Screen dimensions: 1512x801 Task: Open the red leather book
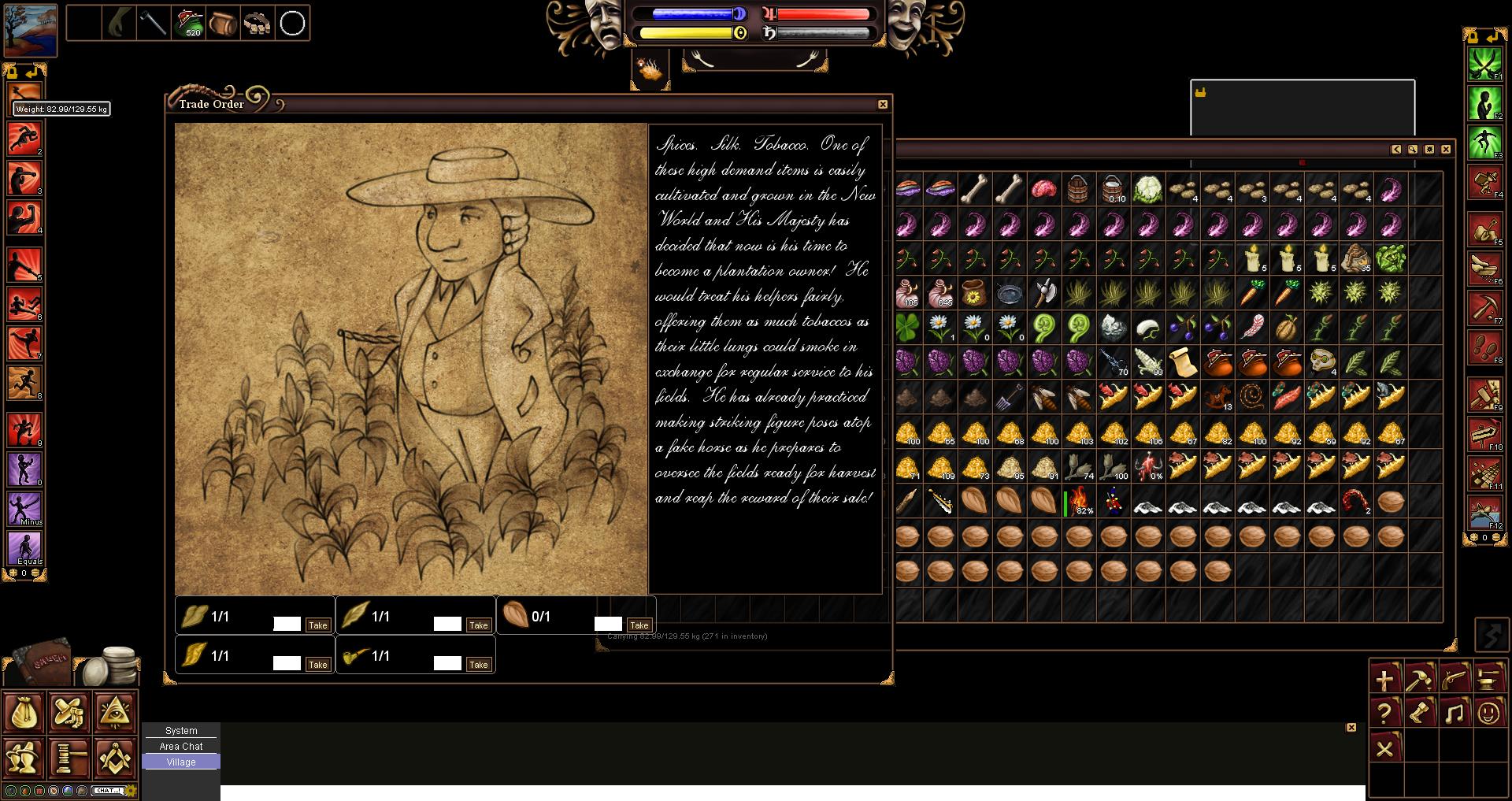(x=41, y=662)
